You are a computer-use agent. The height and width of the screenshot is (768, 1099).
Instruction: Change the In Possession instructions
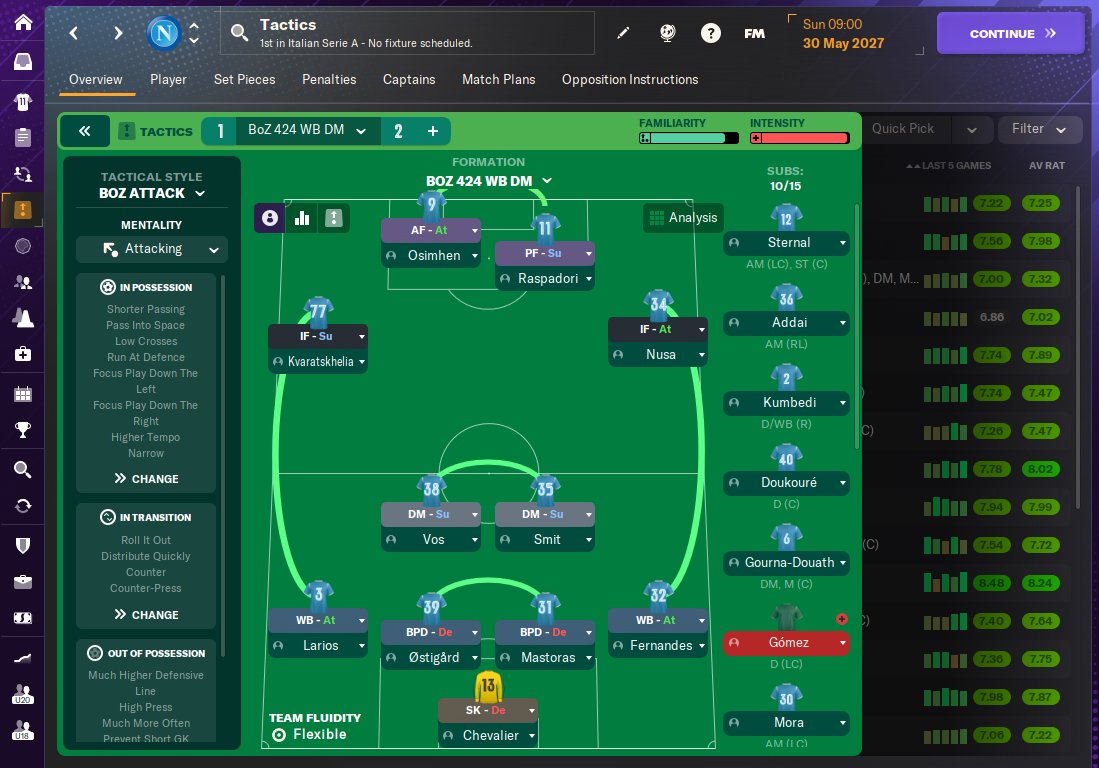click(x=146, y=479)
